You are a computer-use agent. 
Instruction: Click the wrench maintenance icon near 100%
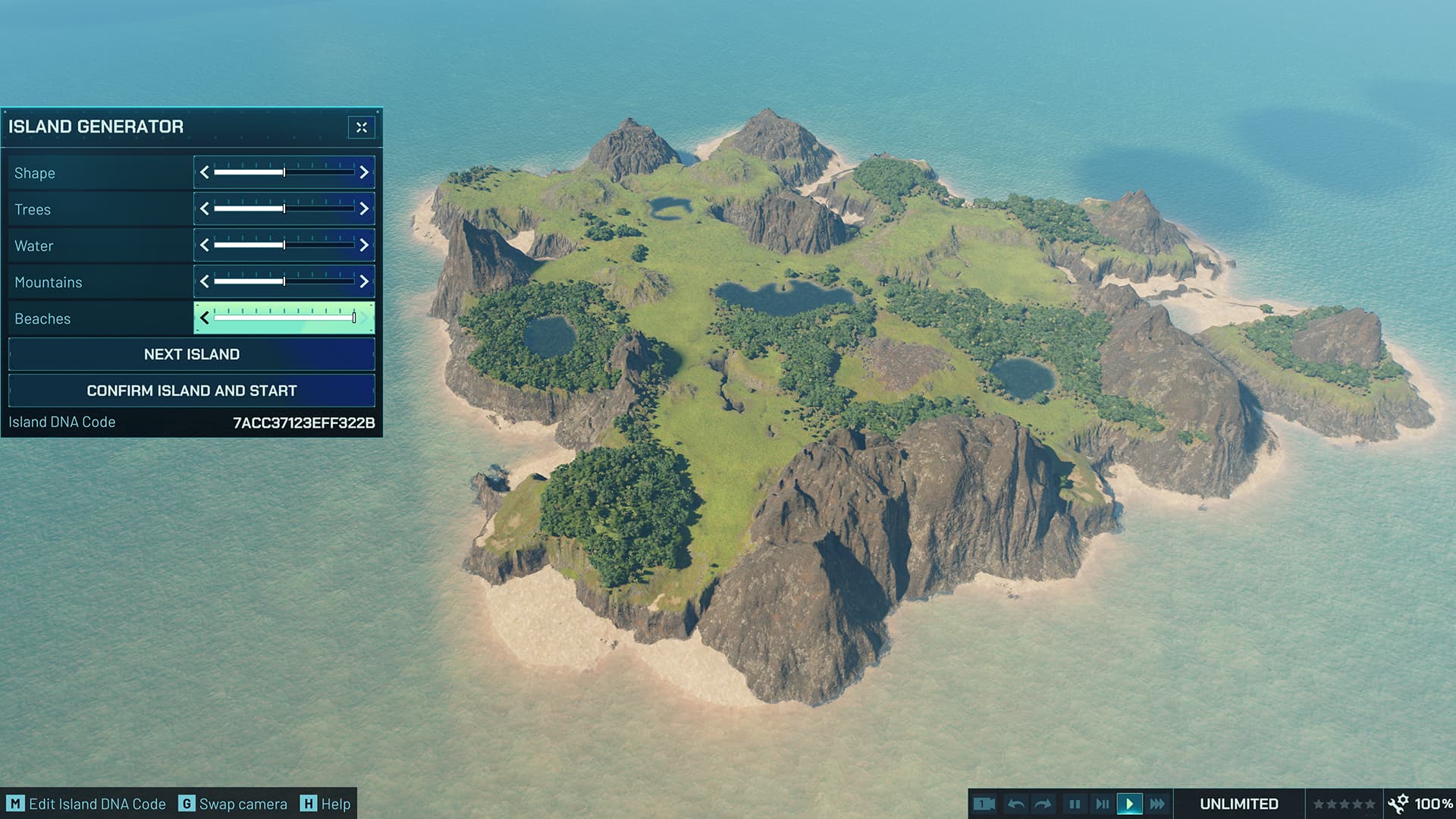tap(1397, 802)
